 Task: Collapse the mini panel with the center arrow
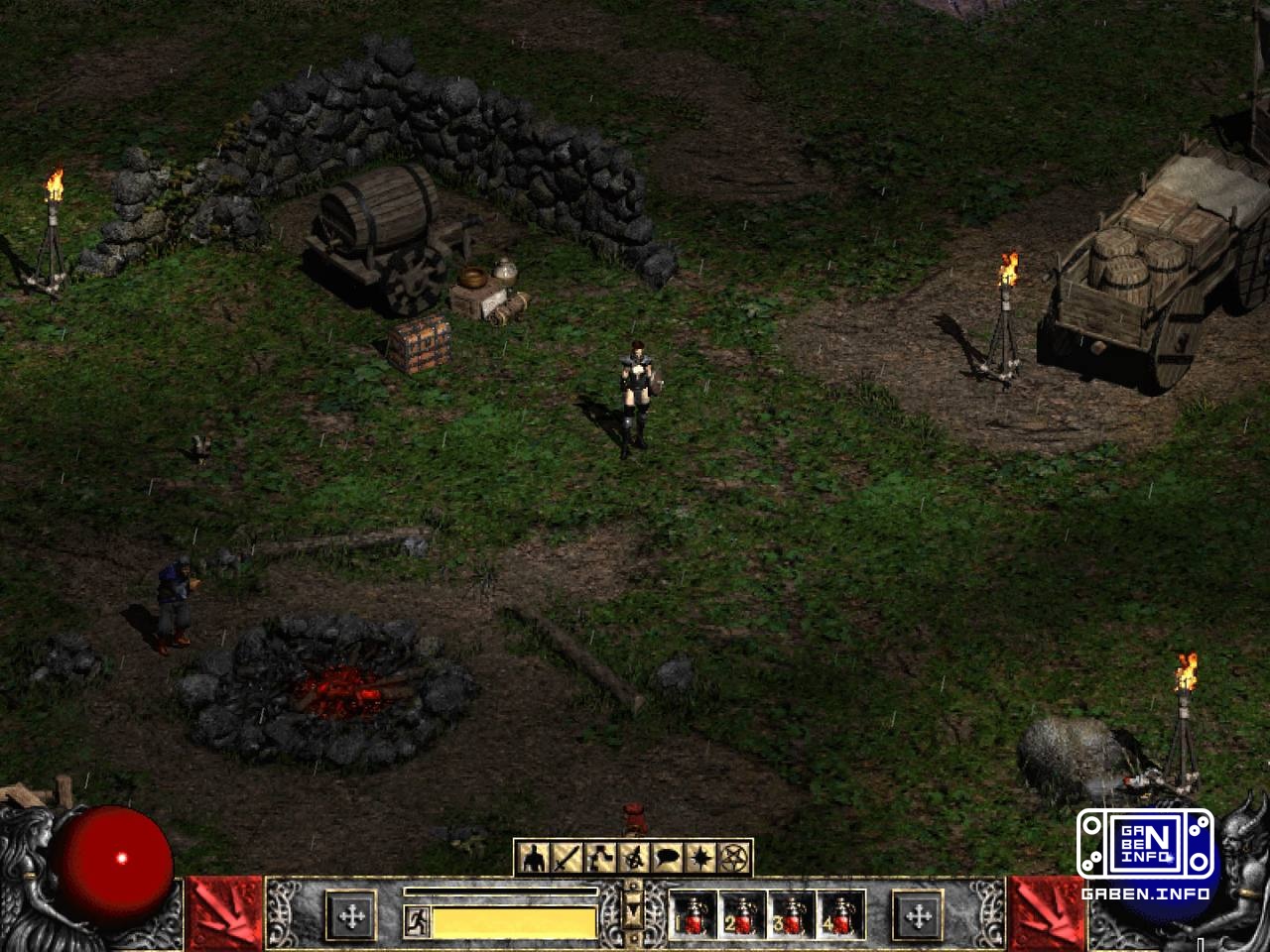pos(632,912)
